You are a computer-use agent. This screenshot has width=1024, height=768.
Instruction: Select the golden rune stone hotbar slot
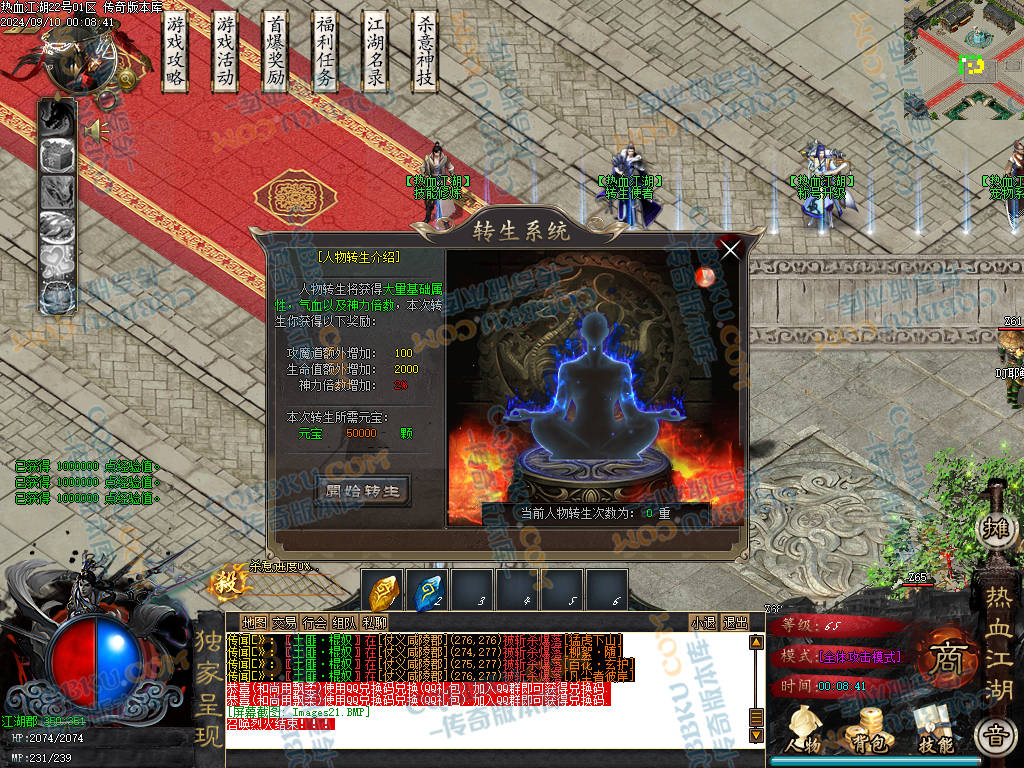[382, 591]
